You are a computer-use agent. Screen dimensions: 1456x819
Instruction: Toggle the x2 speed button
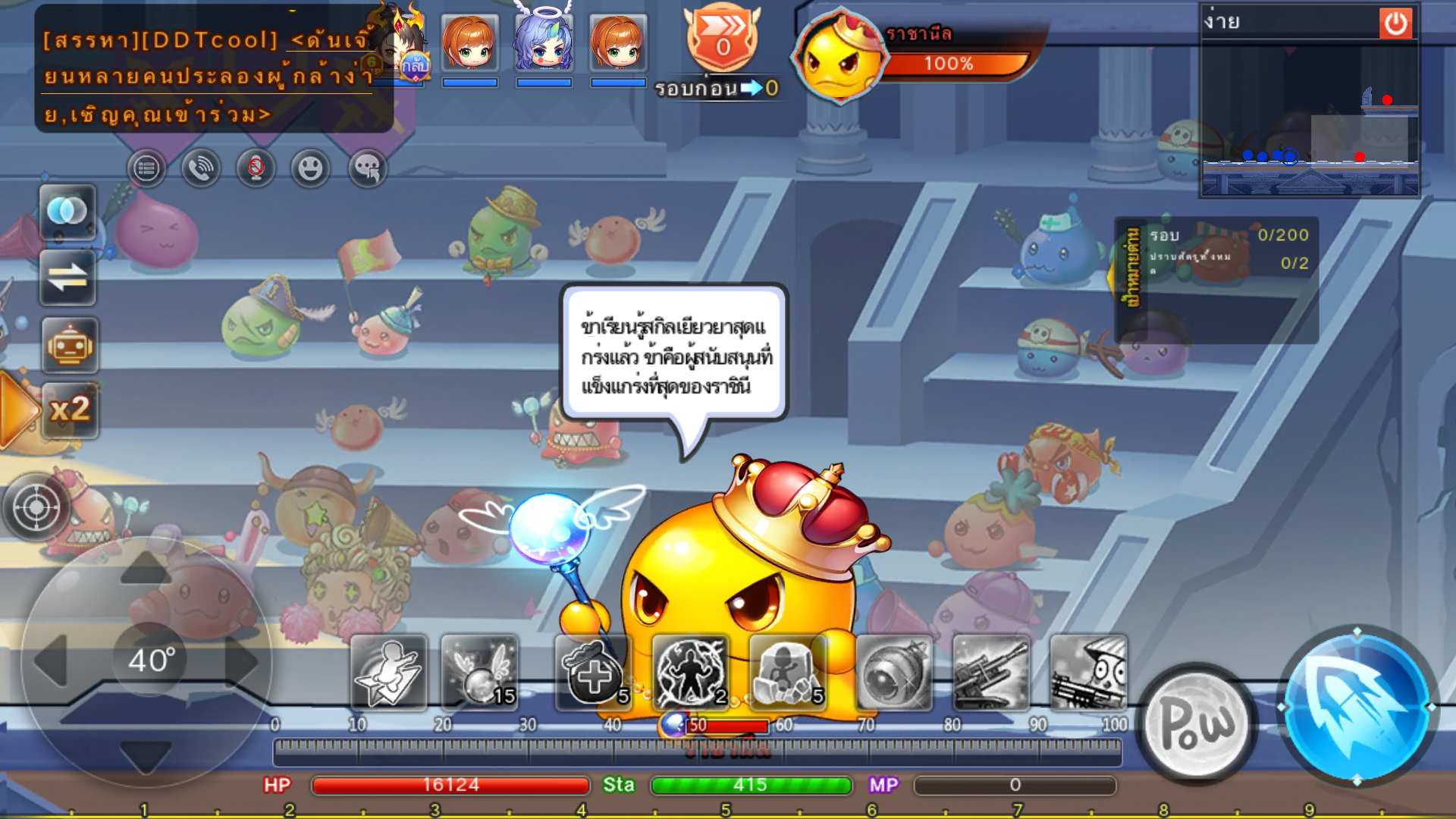[69, 410]
